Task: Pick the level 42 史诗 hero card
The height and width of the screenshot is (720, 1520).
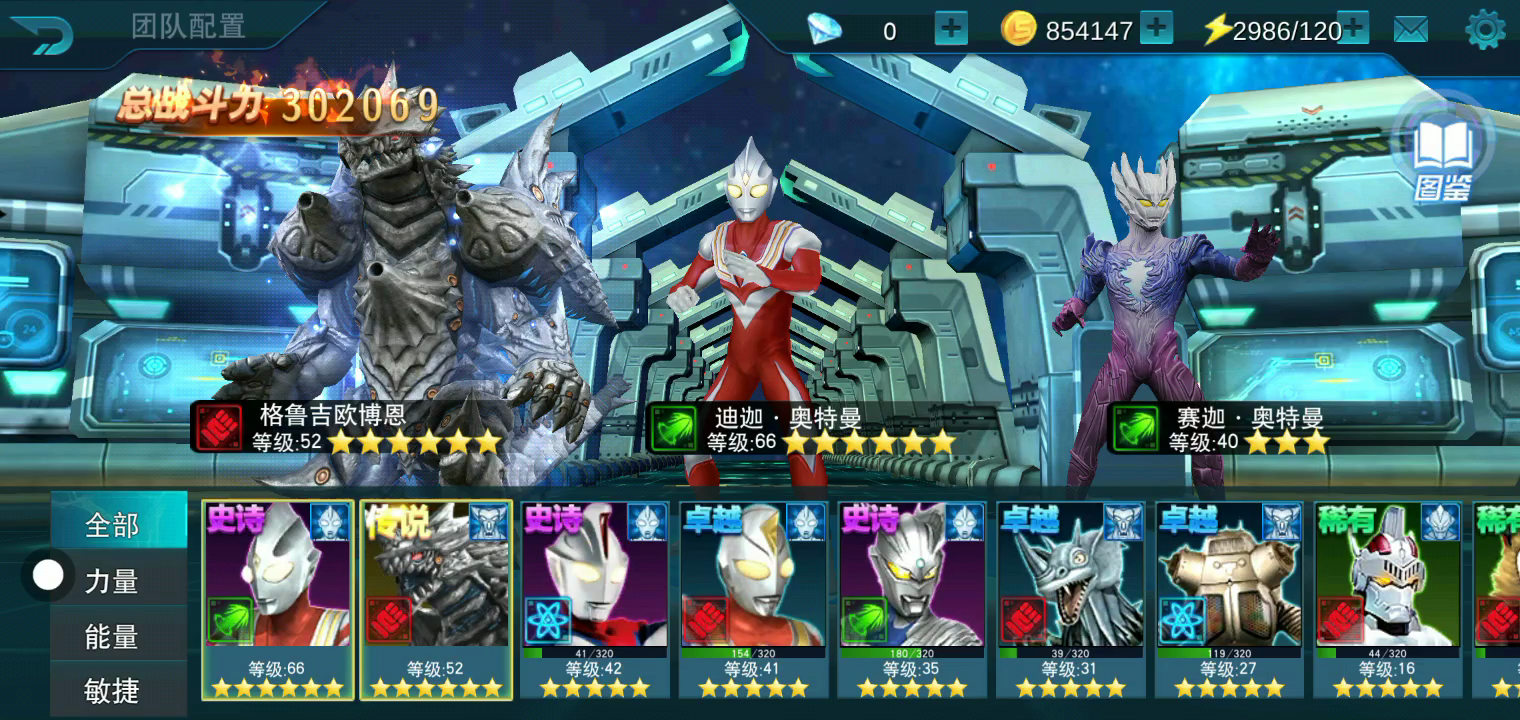Action: coord(595,598)
